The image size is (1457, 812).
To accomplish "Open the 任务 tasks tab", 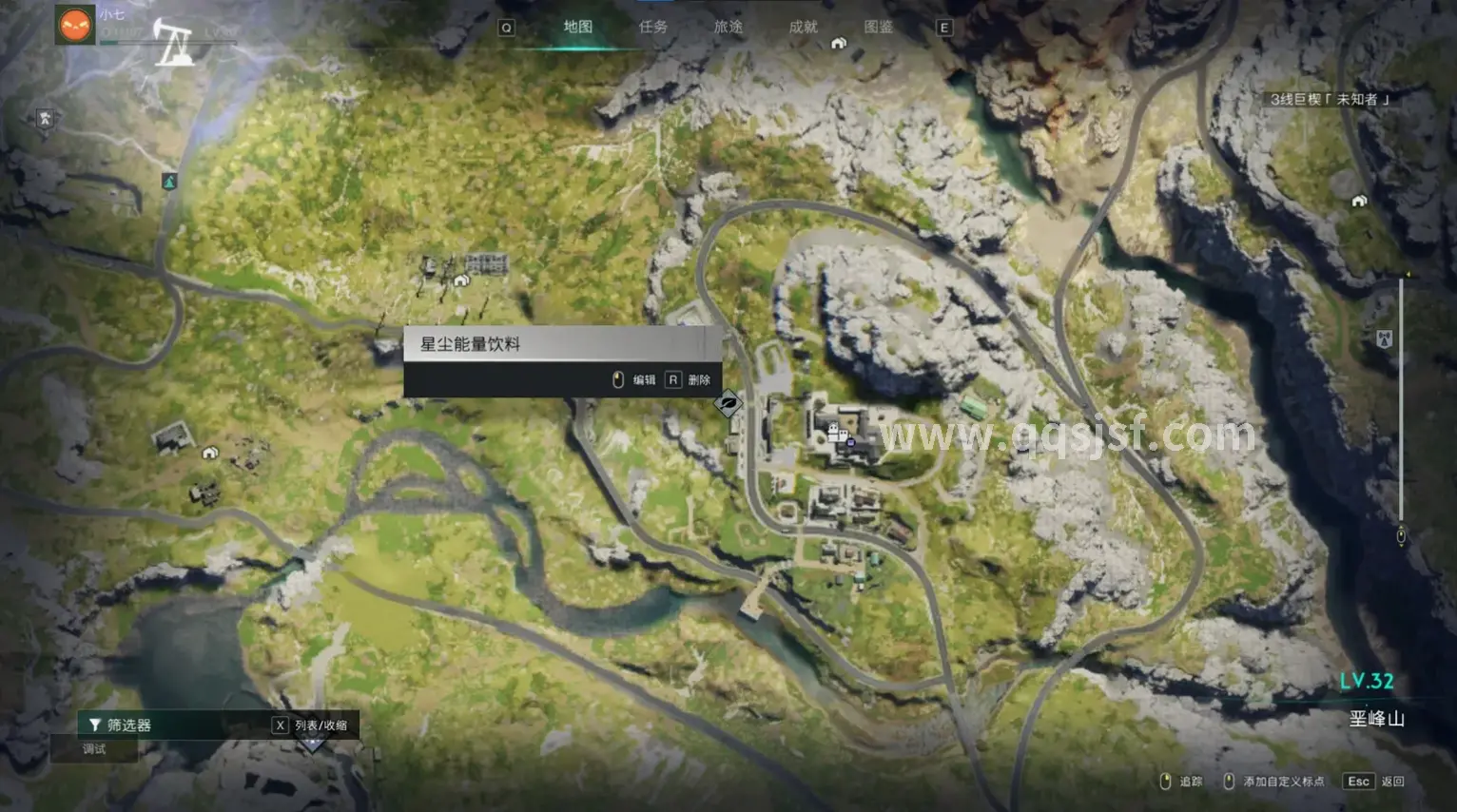I will coord(652,27).
